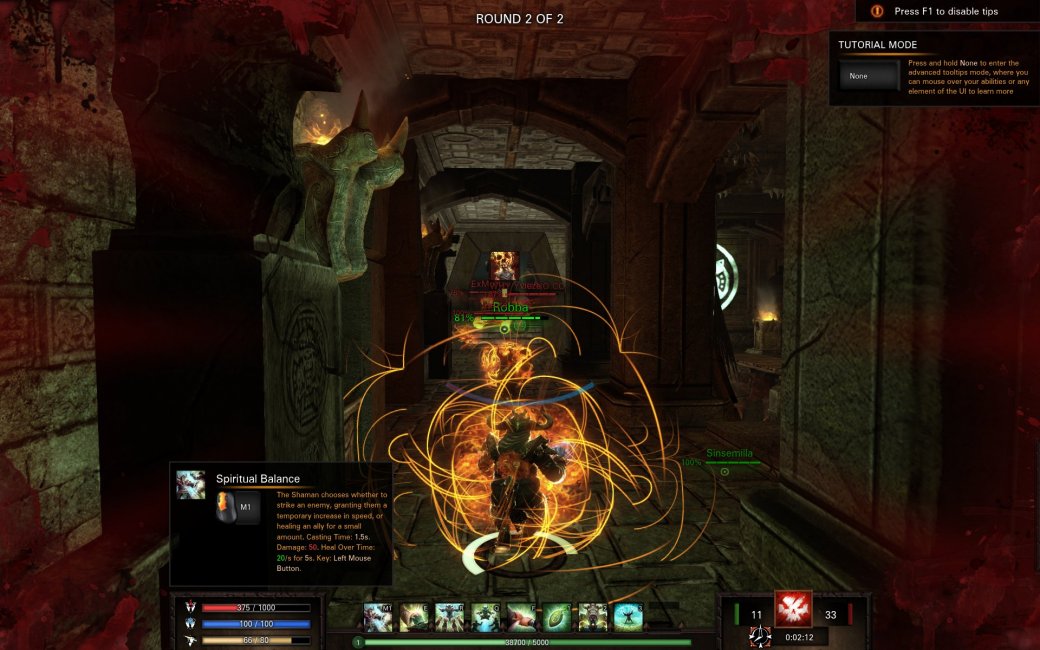Click the round timer clock icon

pyautogui.click(x=760, y=636)
